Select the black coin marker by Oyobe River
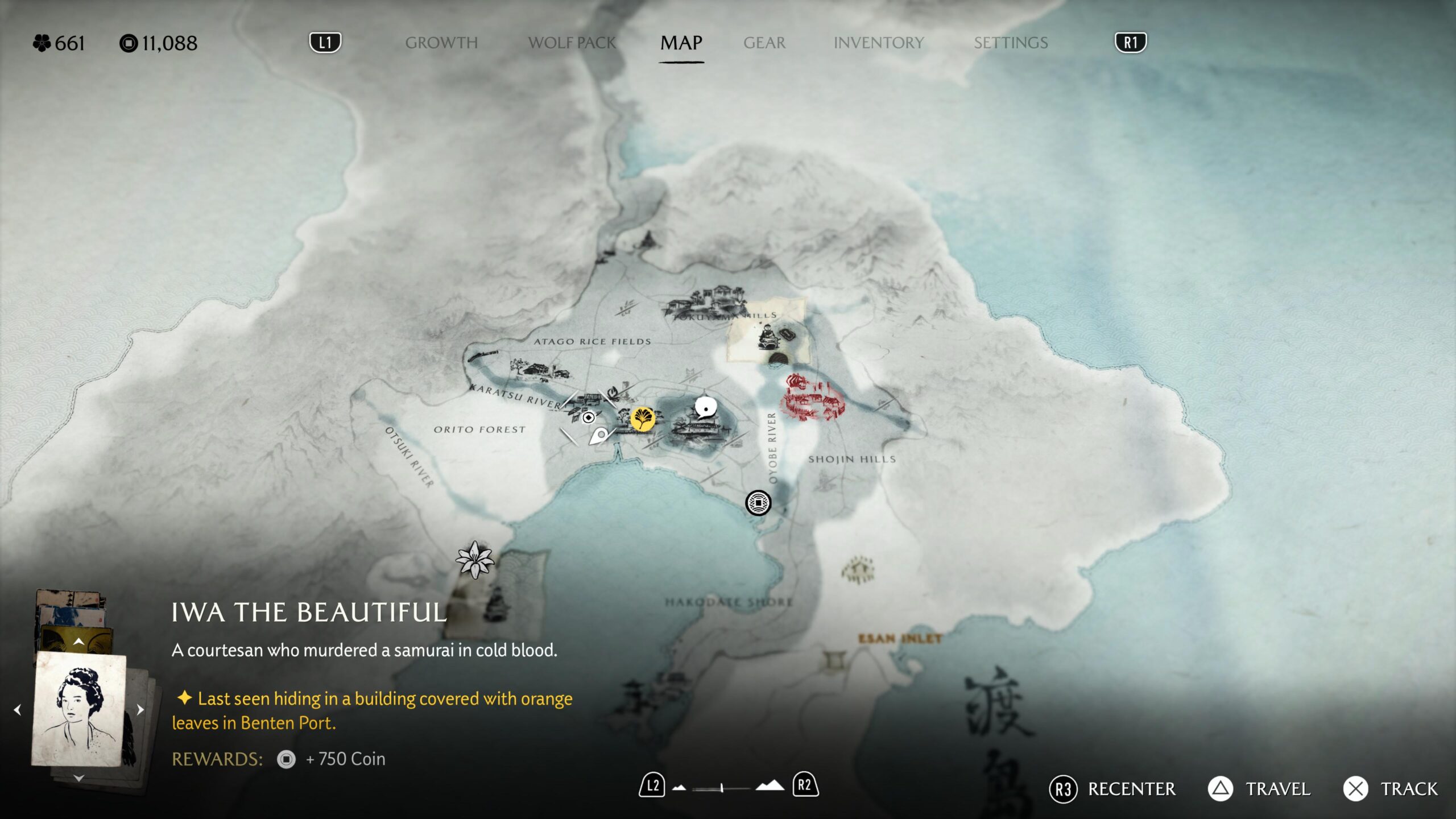The image size is (1456, 819). (758, 503)
